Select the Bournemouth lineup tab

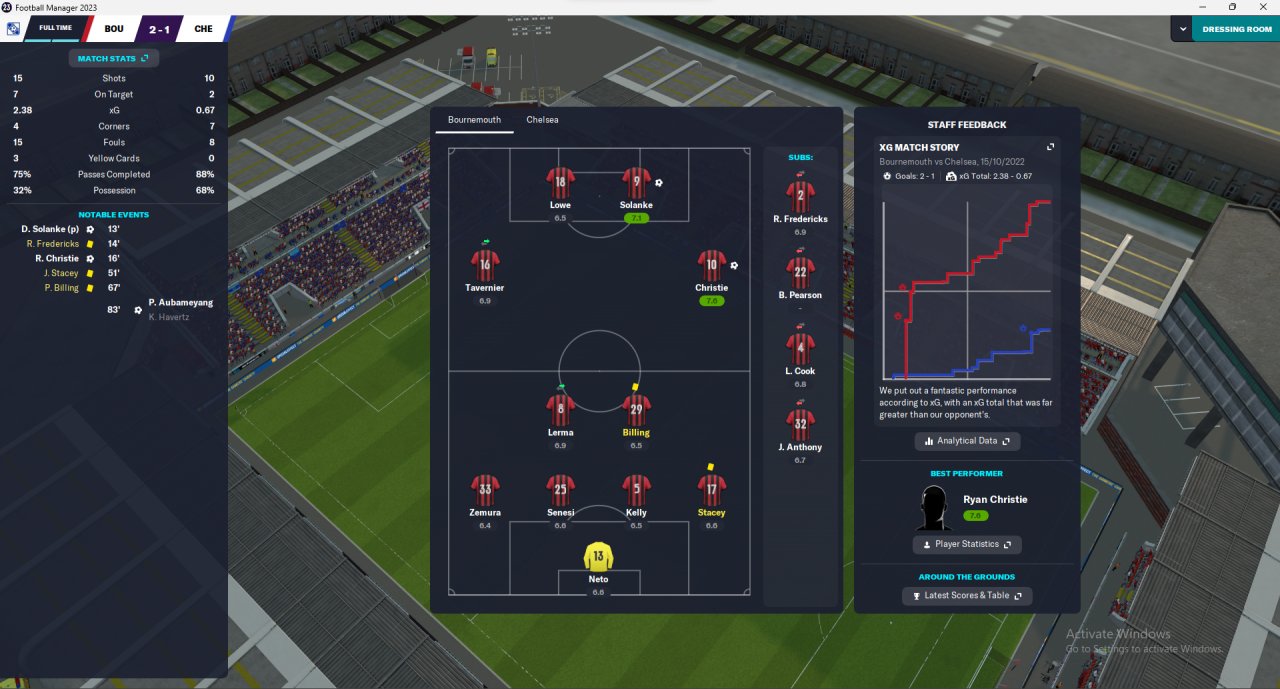(x=474, y=120)
